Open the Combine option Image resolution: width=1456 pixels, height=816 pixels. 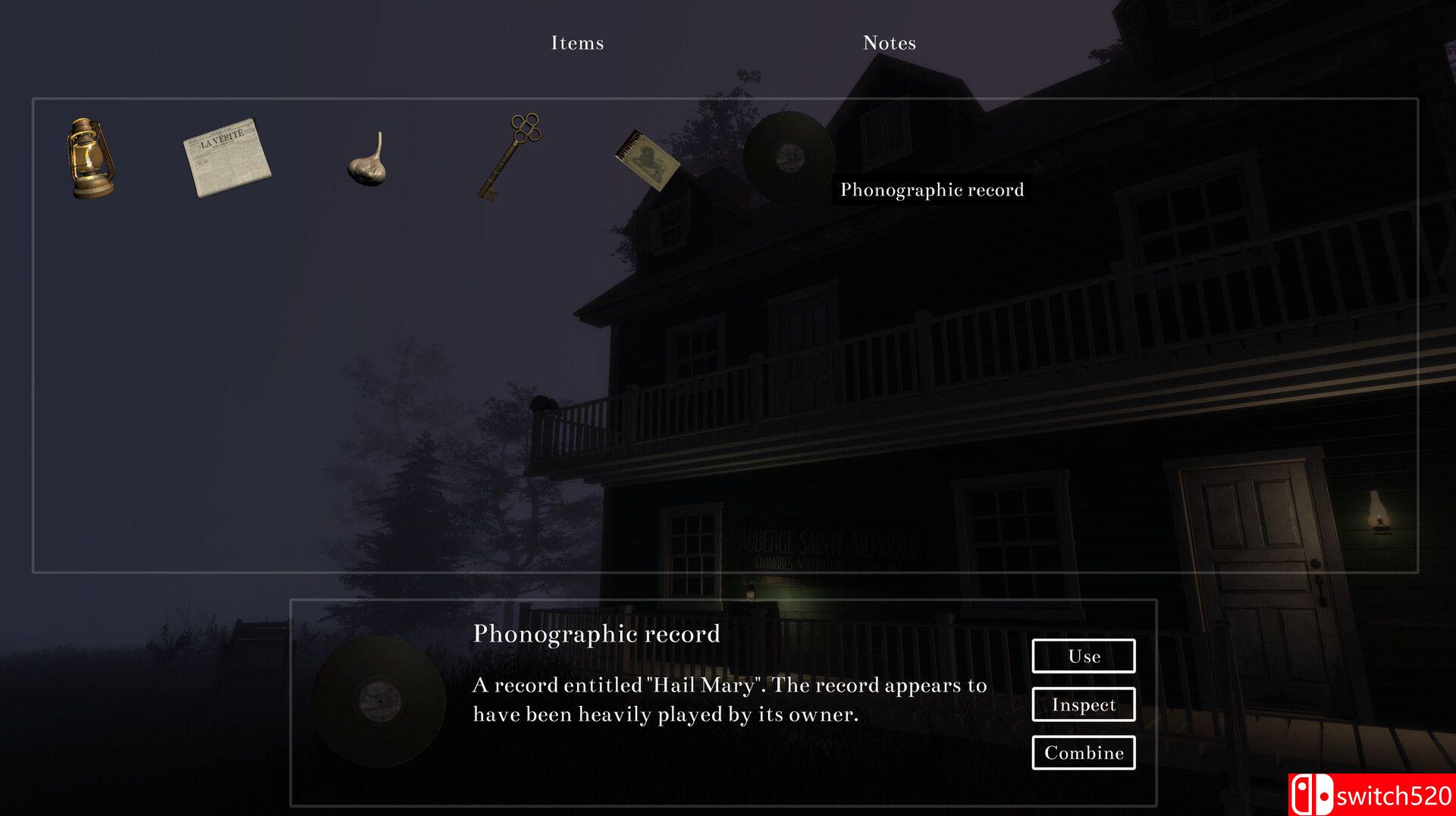coord(1083,753)
